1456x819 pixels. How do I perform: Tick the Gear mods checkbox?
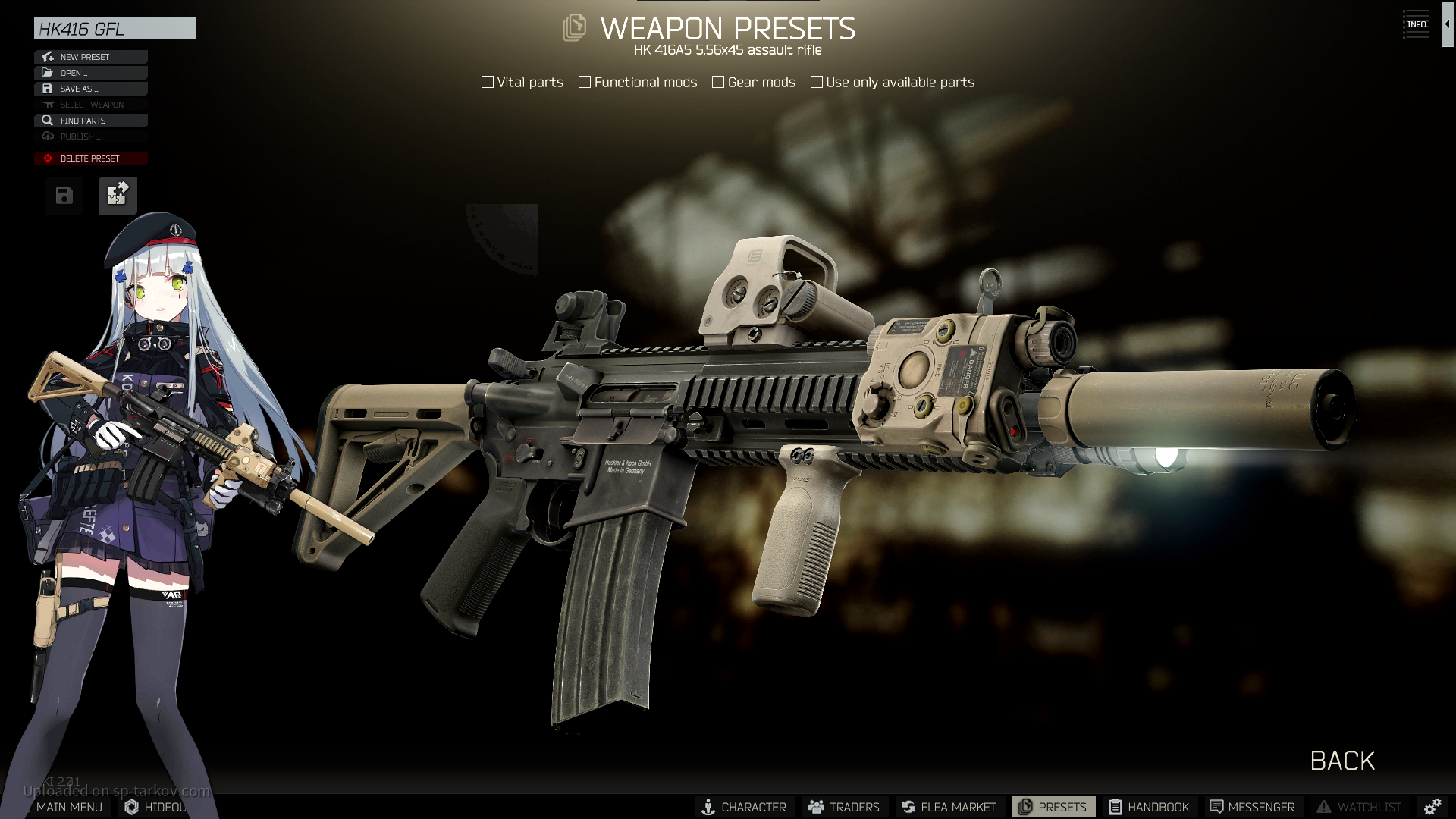click(718, 82)
